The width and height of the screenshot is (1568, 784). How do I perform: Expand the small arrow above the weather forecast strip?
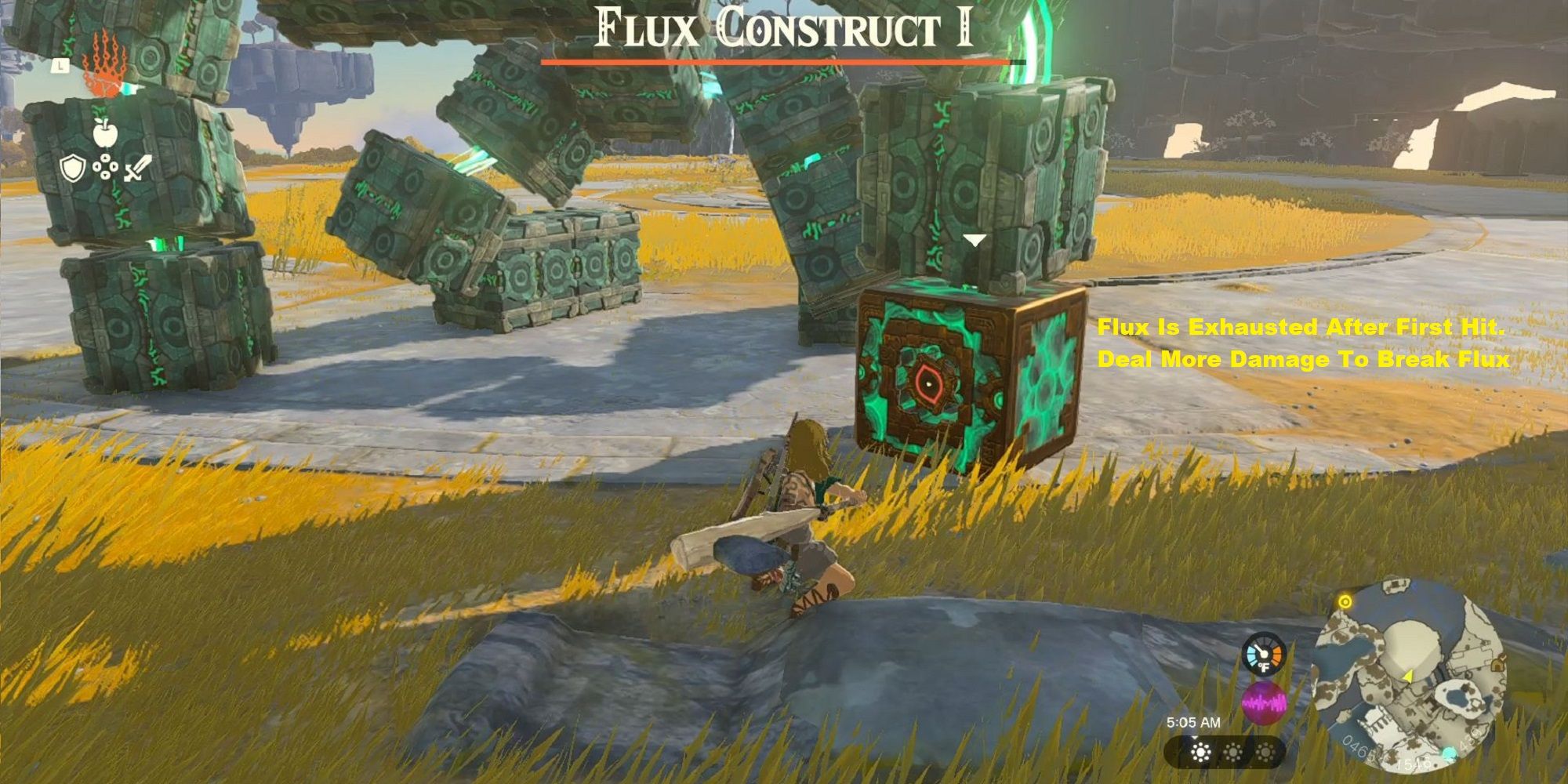point(1195,738)
